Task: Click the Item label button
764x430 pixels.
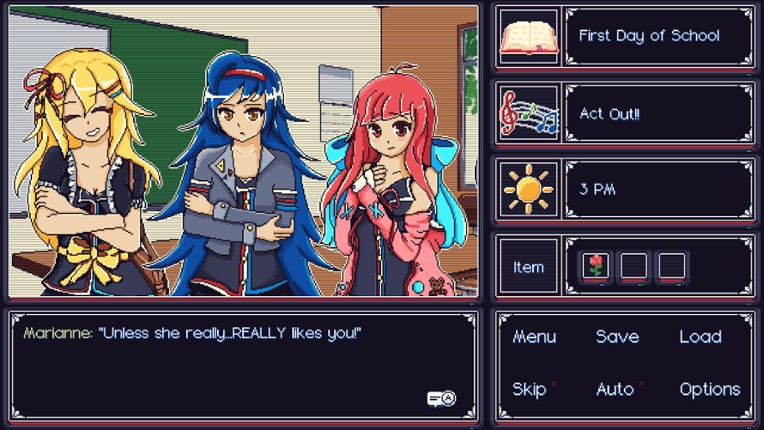Action: point(528,267)
